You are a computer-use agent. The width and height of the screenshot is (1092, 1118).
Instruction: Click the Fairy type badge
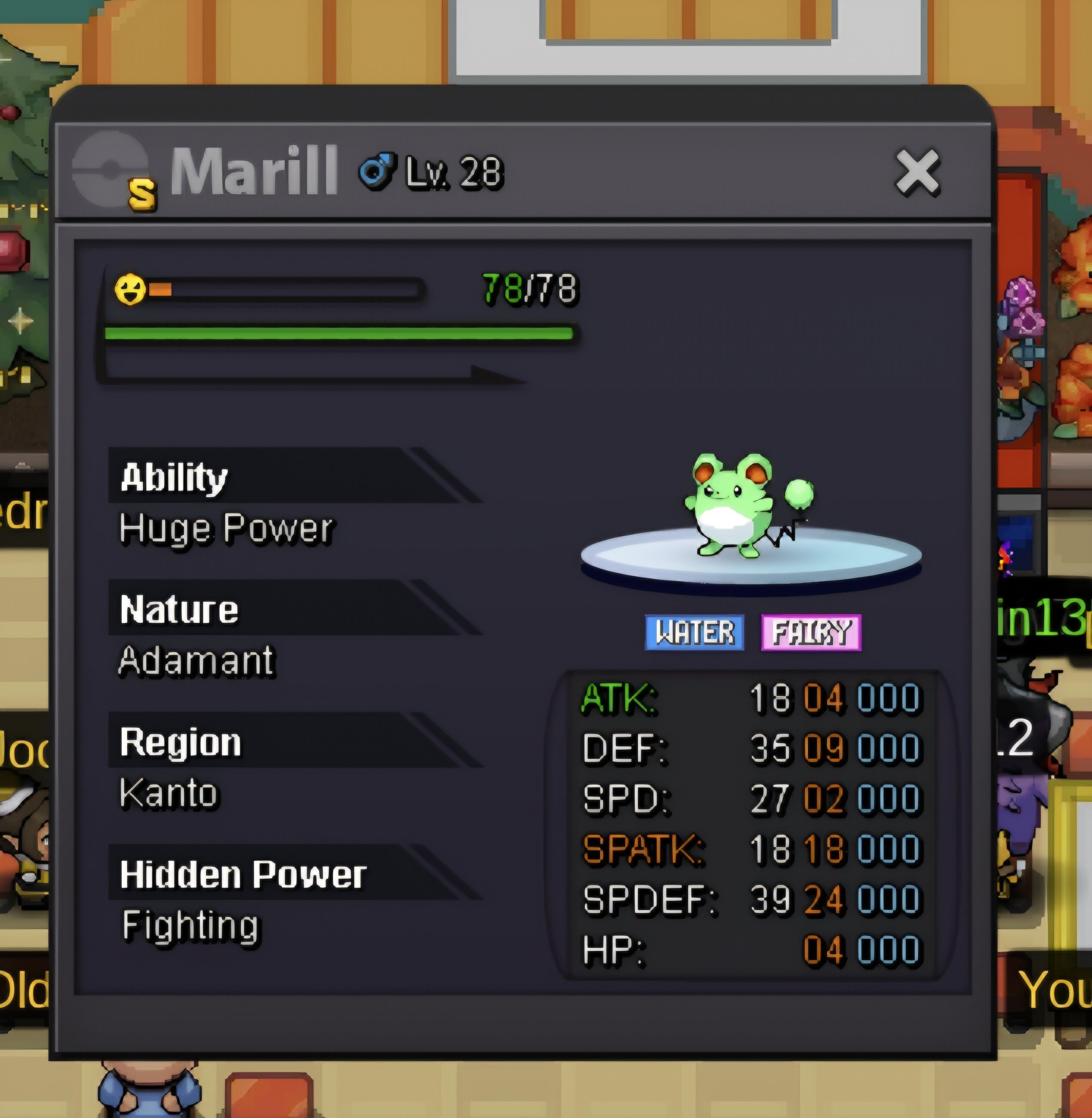[x=810, y=632]
